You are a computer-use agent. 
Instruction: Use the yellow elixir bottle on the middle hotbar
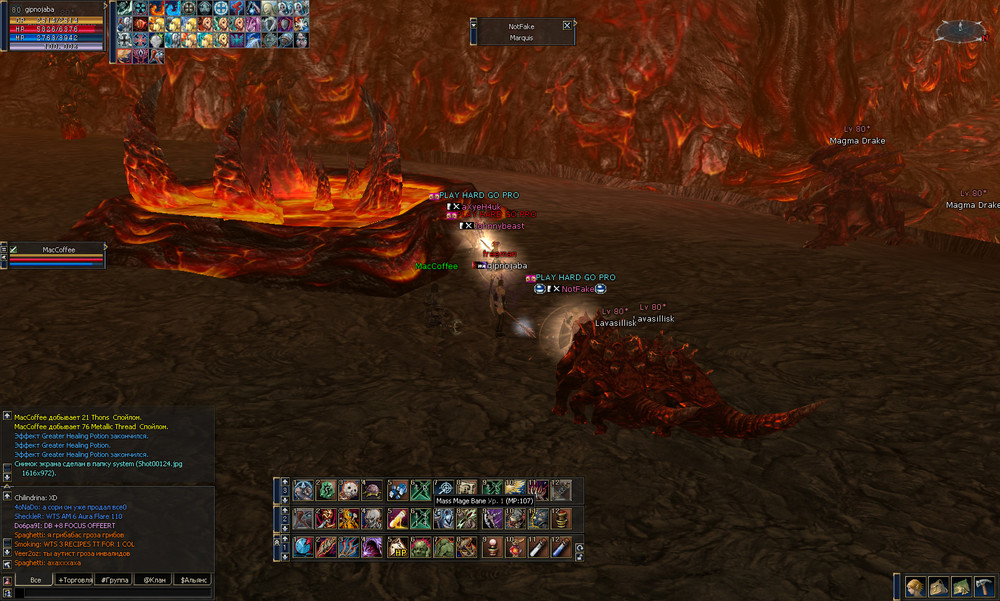(x=399, y=519)
